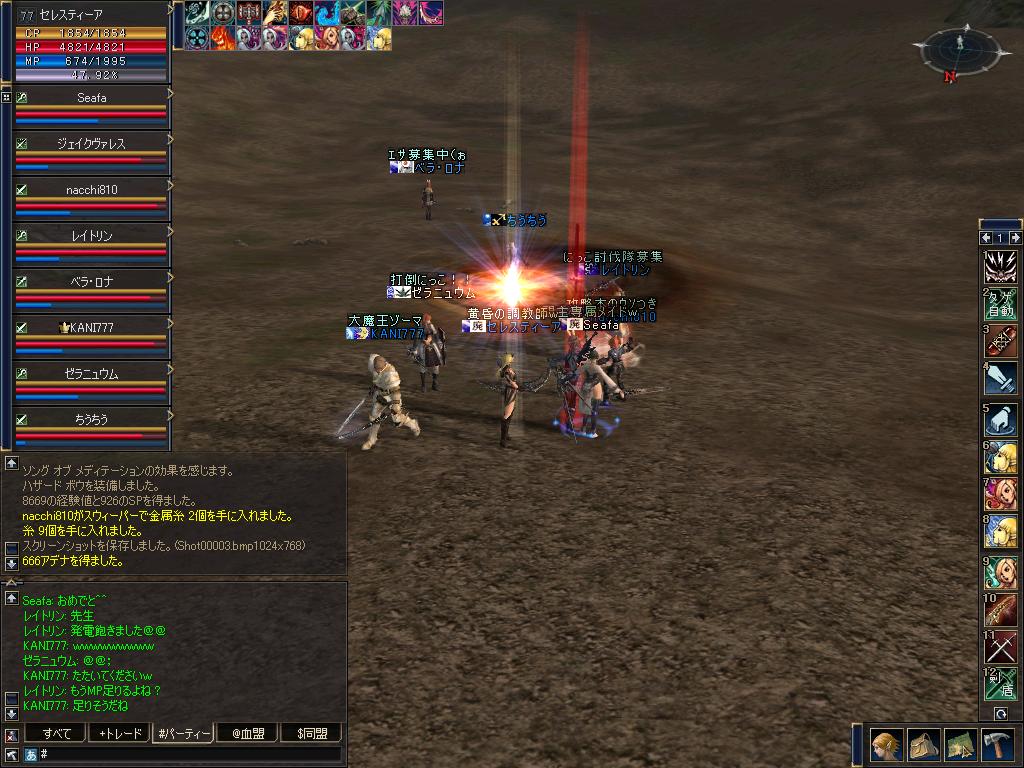Target party member nacchi810 in the party list
This screenshot has height=768, width=1024.
coord(91,191)
